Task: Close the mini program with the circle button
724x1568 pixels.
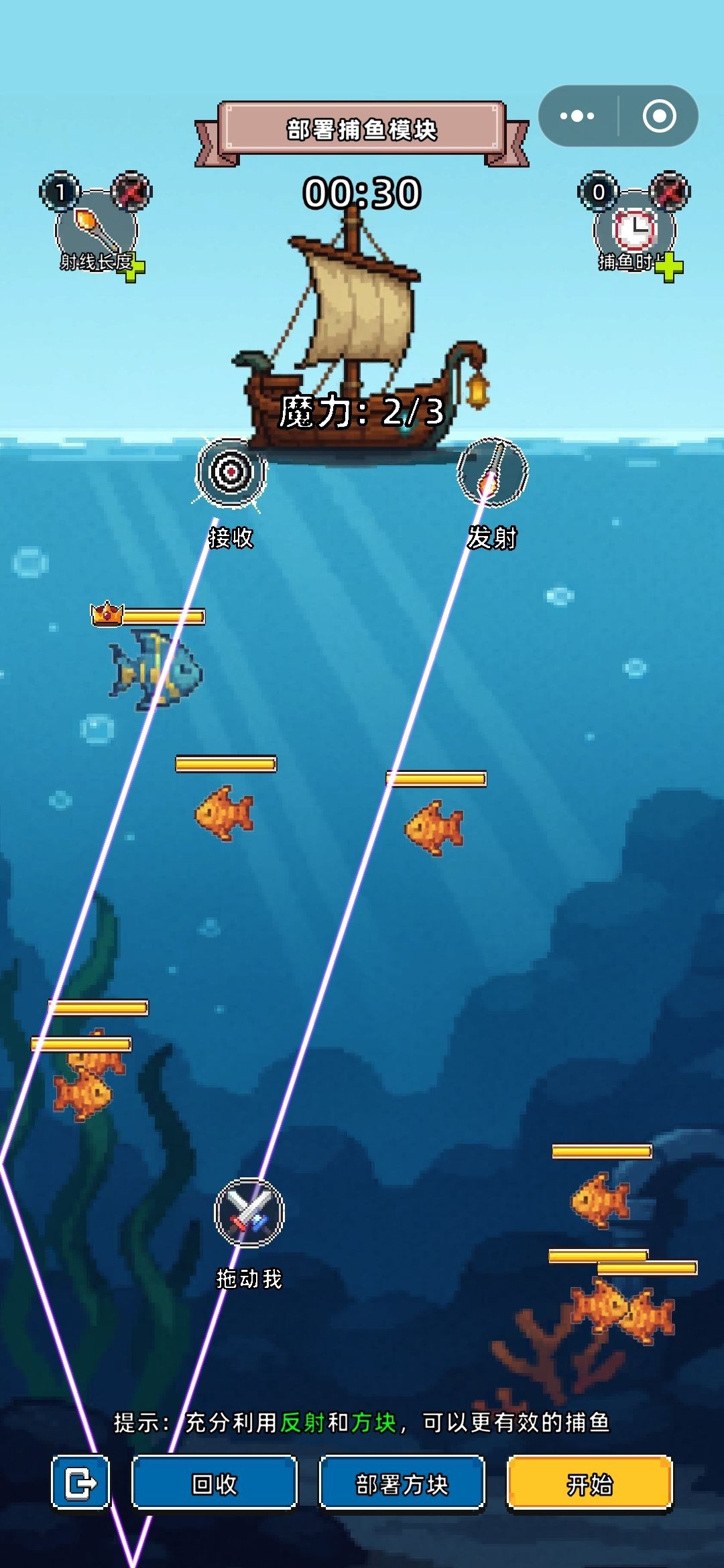Action: (x=659, y=116)
